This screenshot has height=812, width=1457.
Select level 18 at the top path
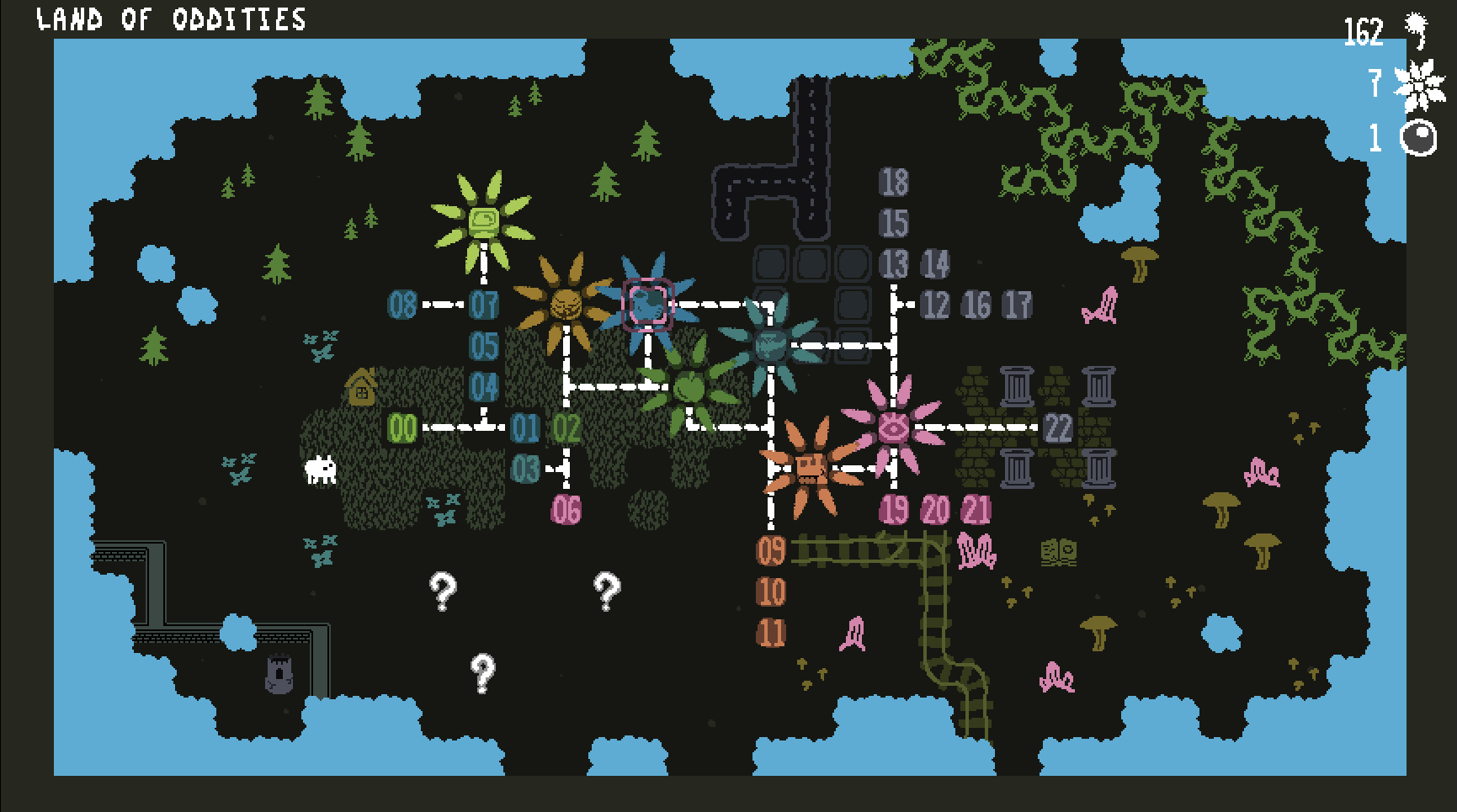[x=894, y=179]
